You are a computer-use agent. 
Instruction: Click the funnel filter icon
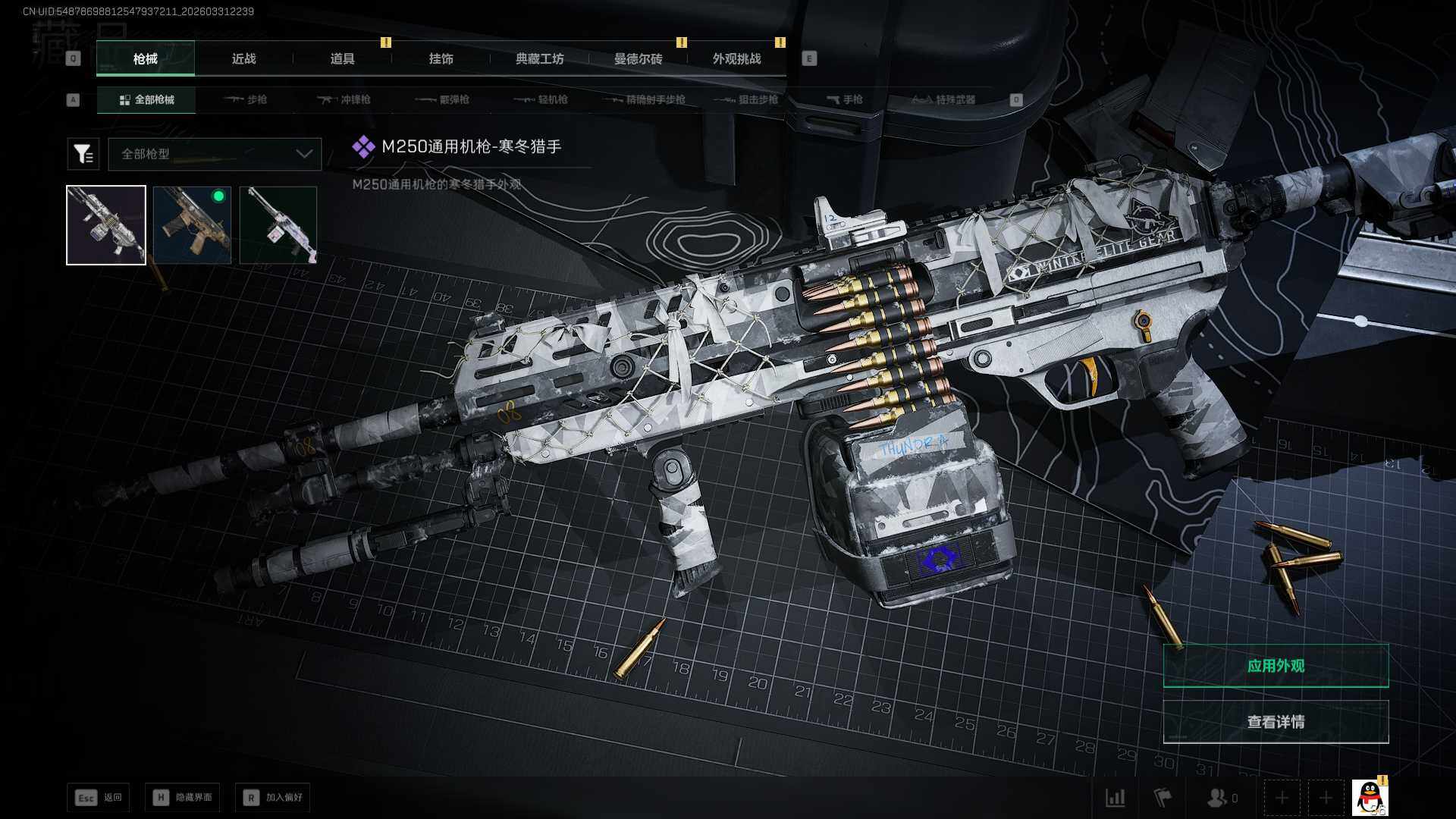(83, 154)
